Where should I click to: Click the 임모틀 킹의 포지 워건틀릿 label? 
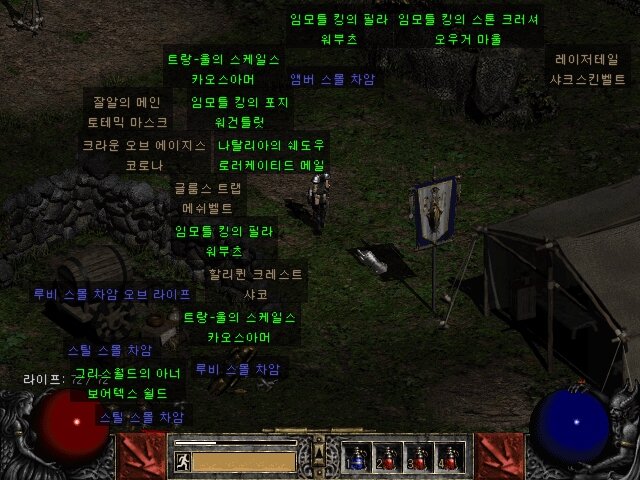[240, 111]
